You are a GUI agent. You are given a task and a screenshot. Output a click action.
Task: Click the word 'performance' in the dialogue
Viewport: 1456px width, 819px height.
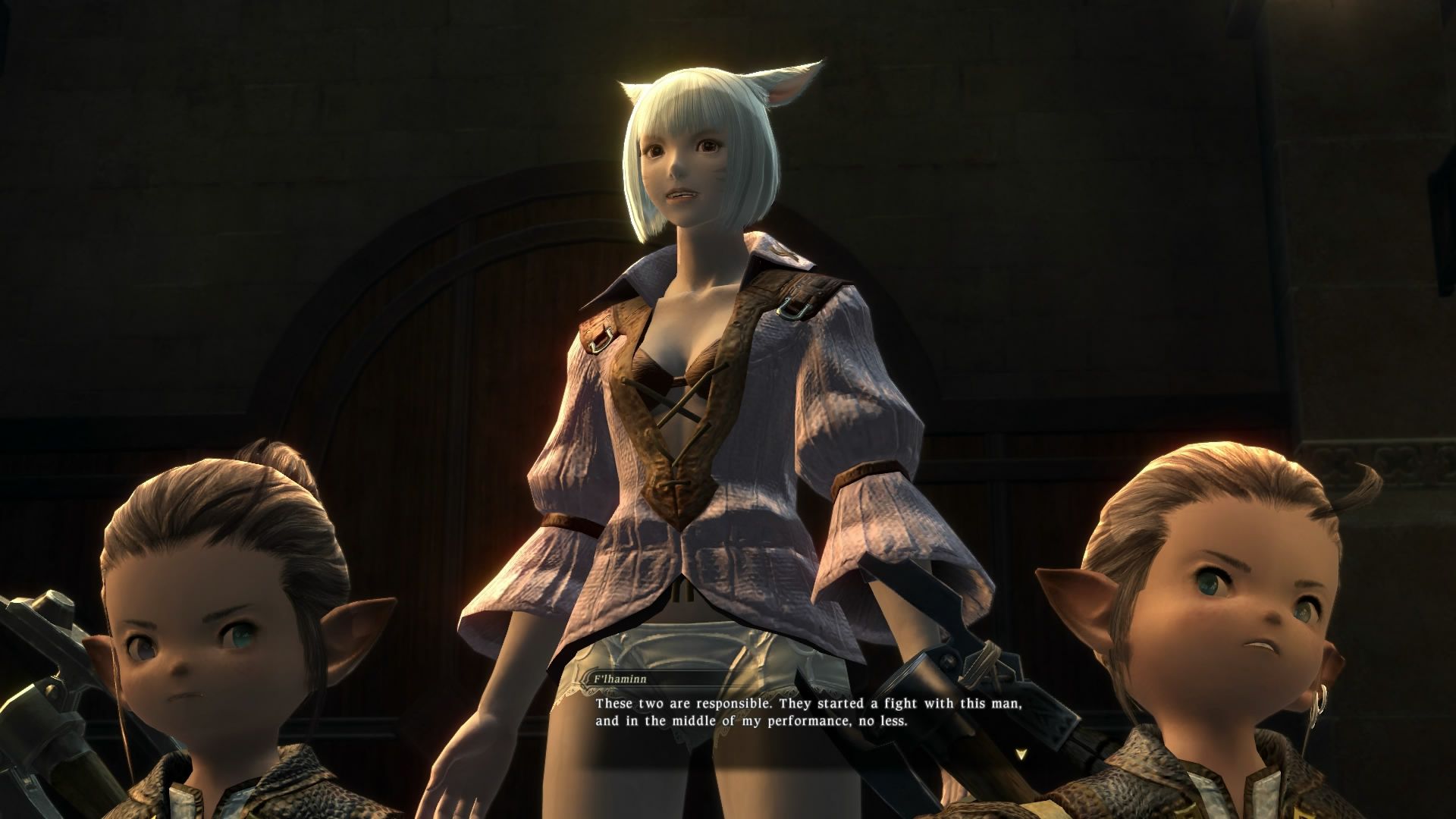coord(808,720)
